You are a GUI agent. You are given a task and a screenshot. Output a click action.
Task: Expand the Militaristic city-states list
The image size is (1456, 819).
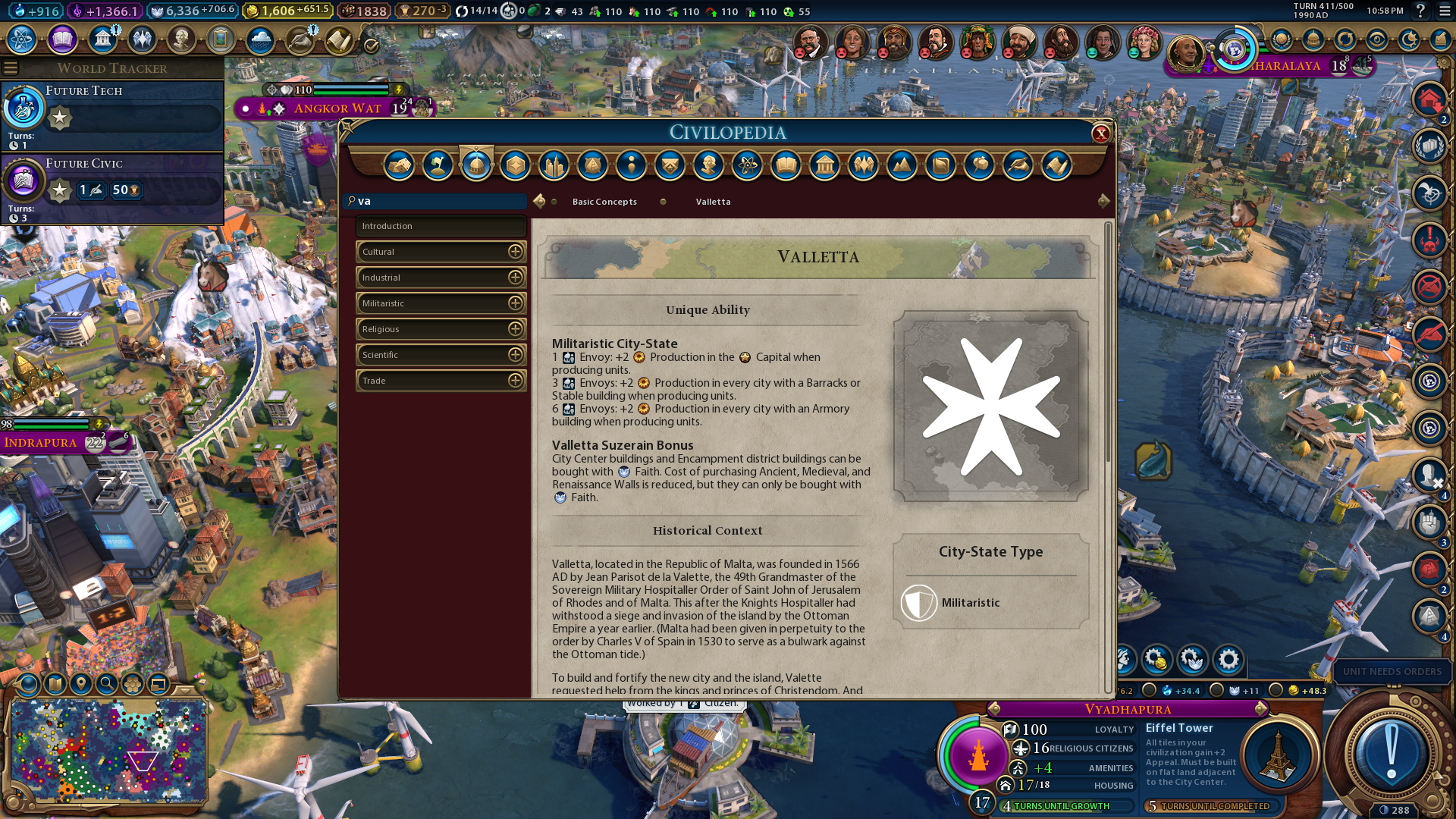[515, 303]
